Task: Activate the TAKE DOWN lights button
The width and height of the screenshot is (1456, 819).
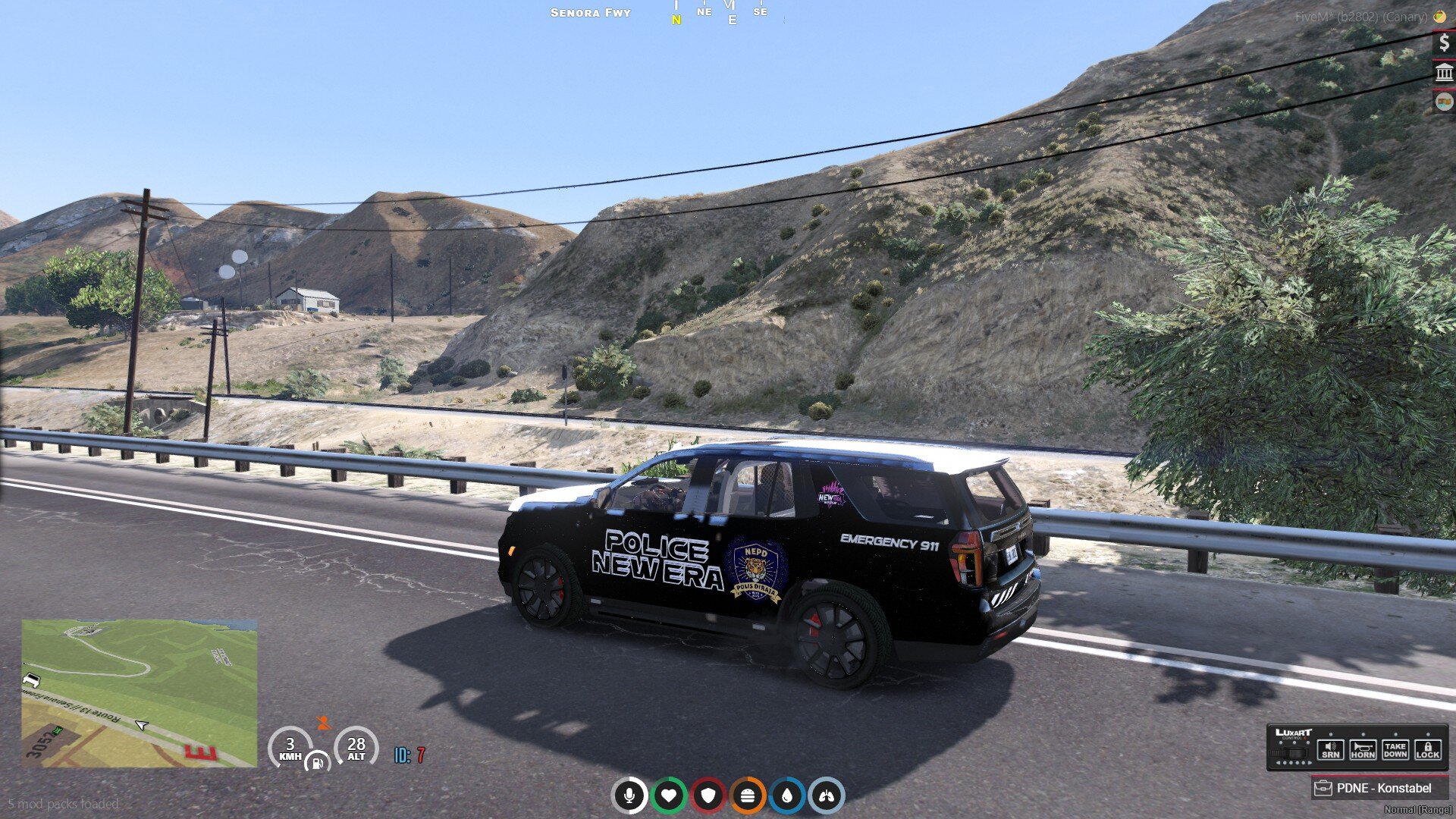Action: coord(1395,750)
